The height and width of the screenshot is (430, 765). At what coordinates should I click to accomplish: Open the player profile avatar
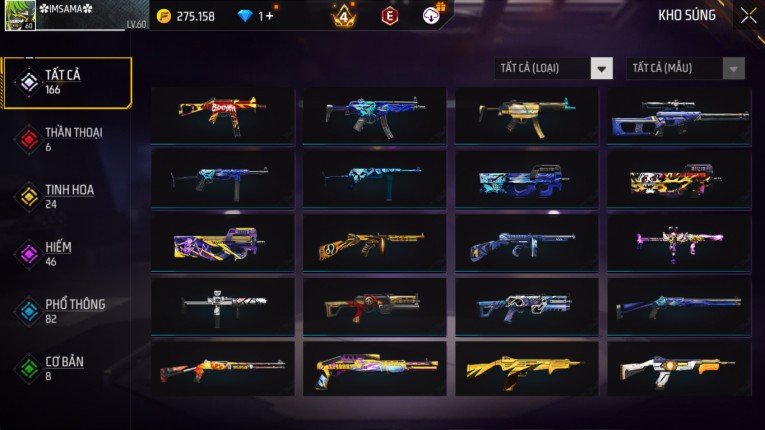pos(20,15)
